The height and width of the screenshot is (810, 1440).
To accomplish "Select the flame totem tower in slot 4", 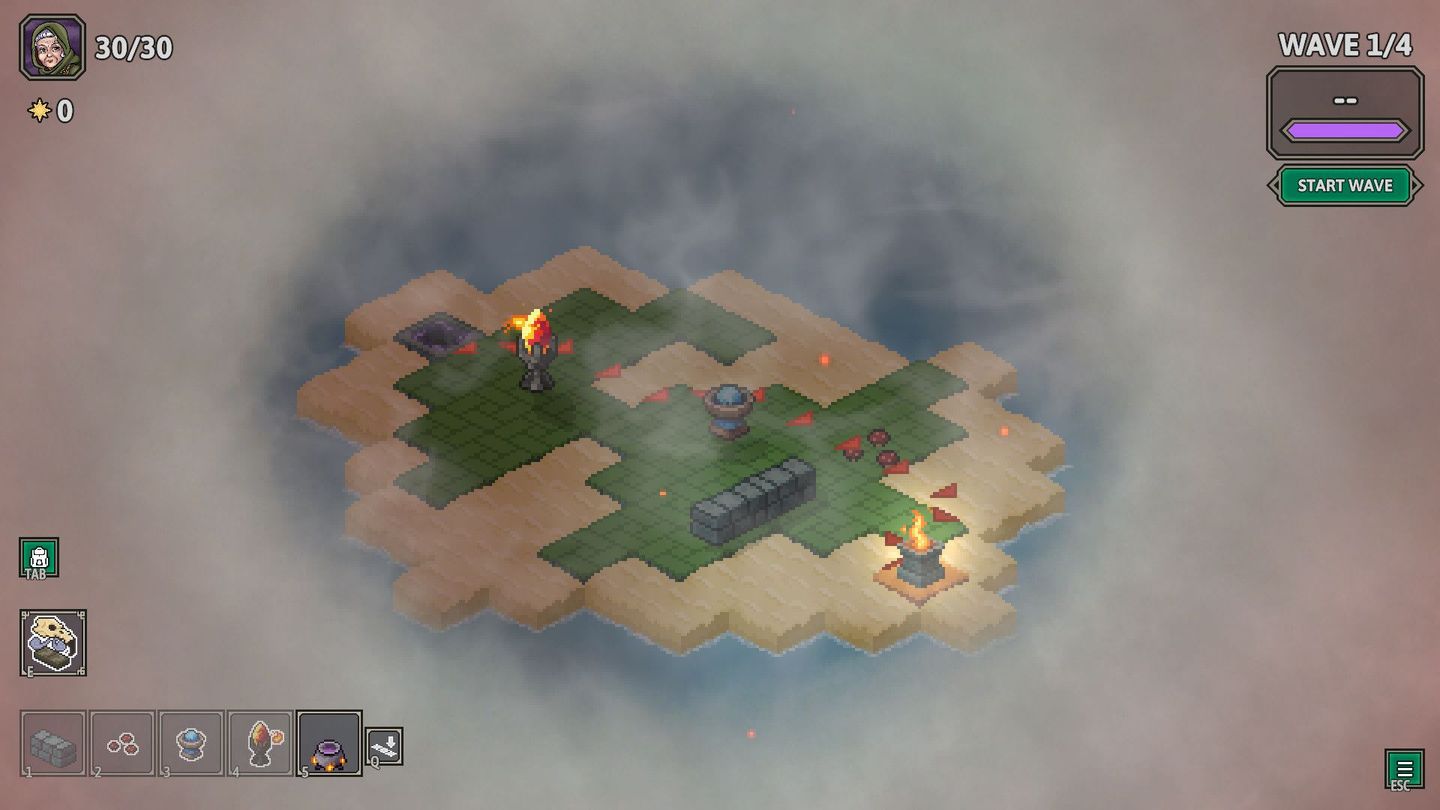I will pos(260,742).
